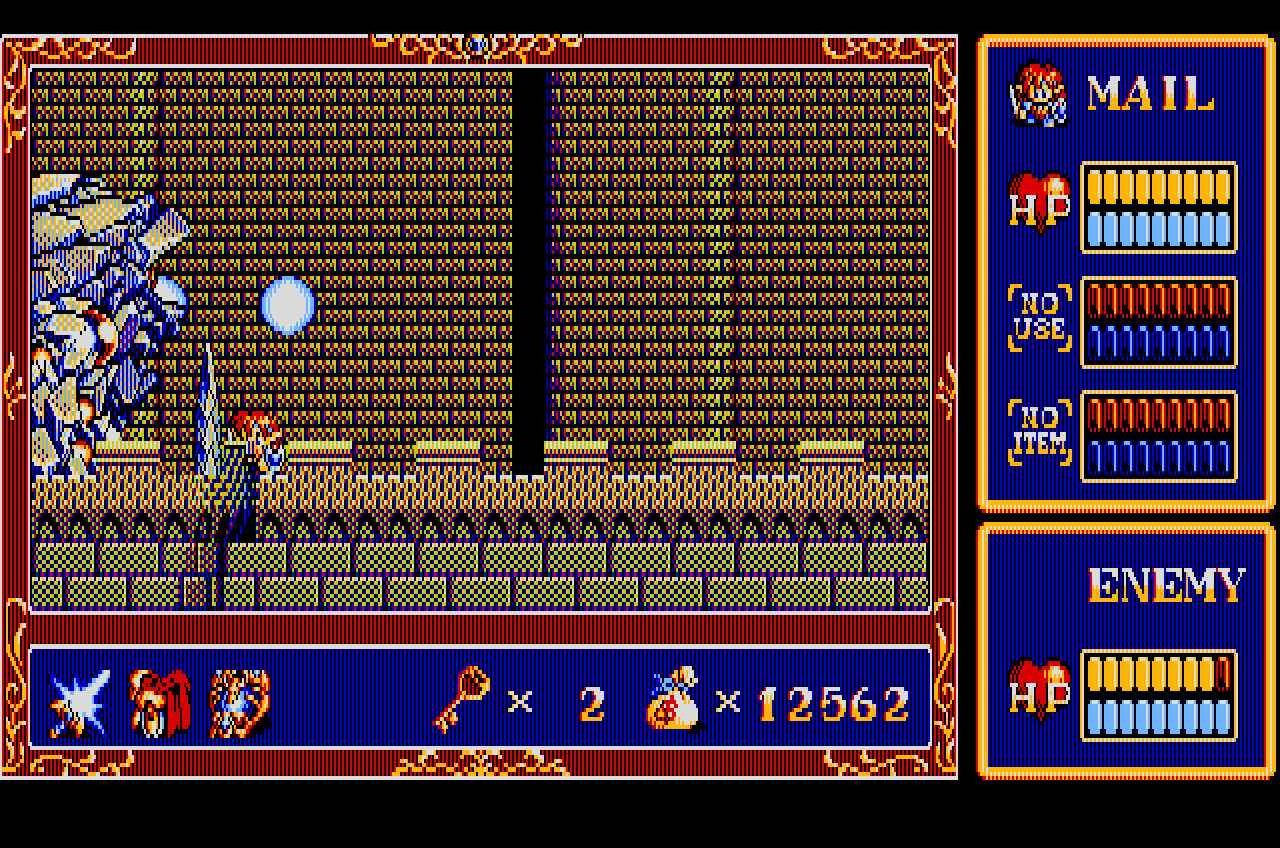1280x848 pixels.
Task: Click the yellow HP gauge bar
Action: point(1158,185)
